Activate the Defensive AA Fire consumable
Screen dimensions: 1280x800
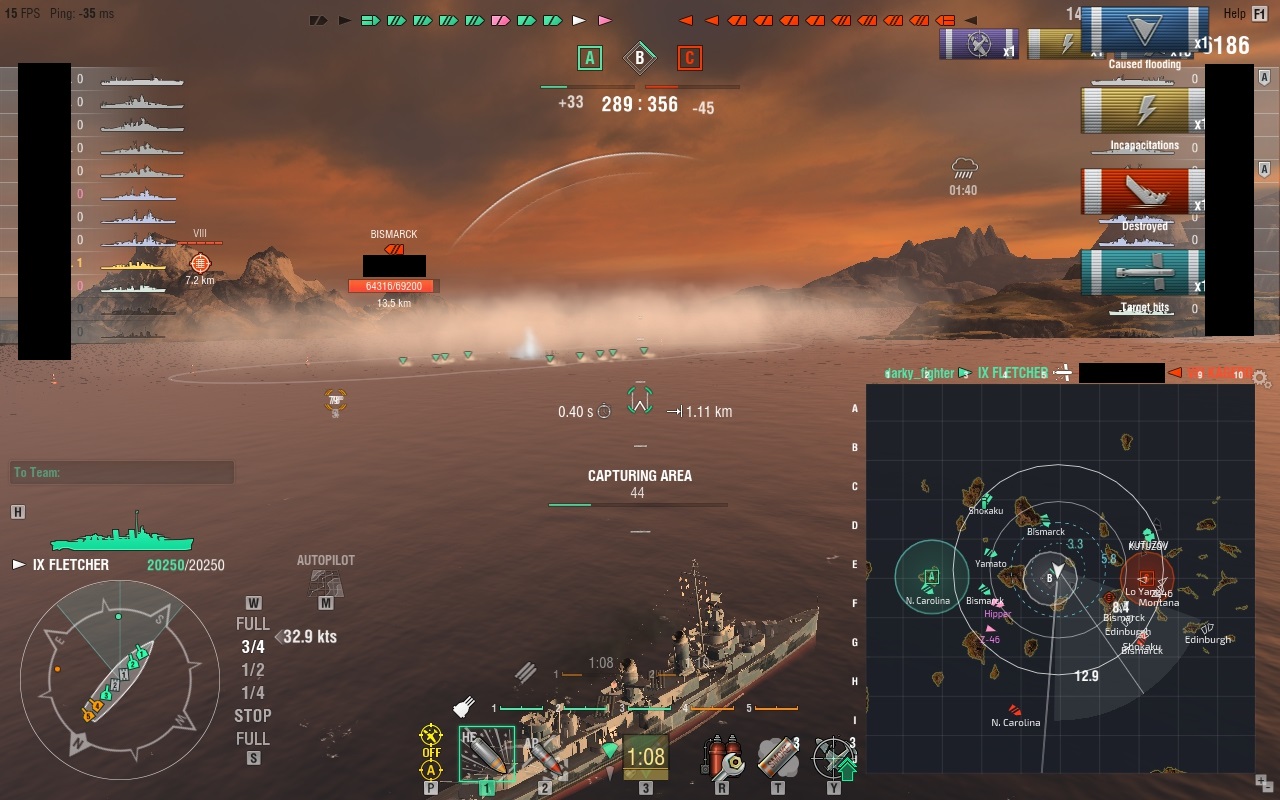coord(832,757)
